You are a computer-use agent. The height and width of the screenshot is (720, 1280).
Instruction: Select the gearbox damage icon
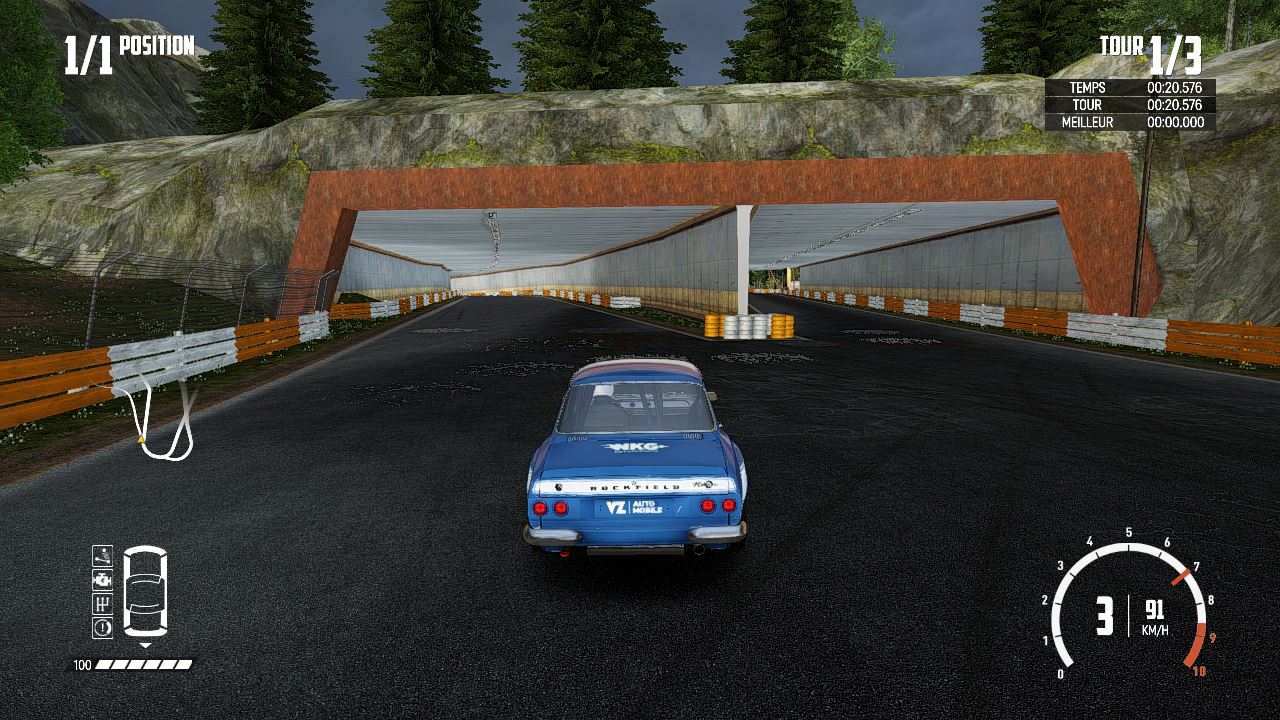102,603
